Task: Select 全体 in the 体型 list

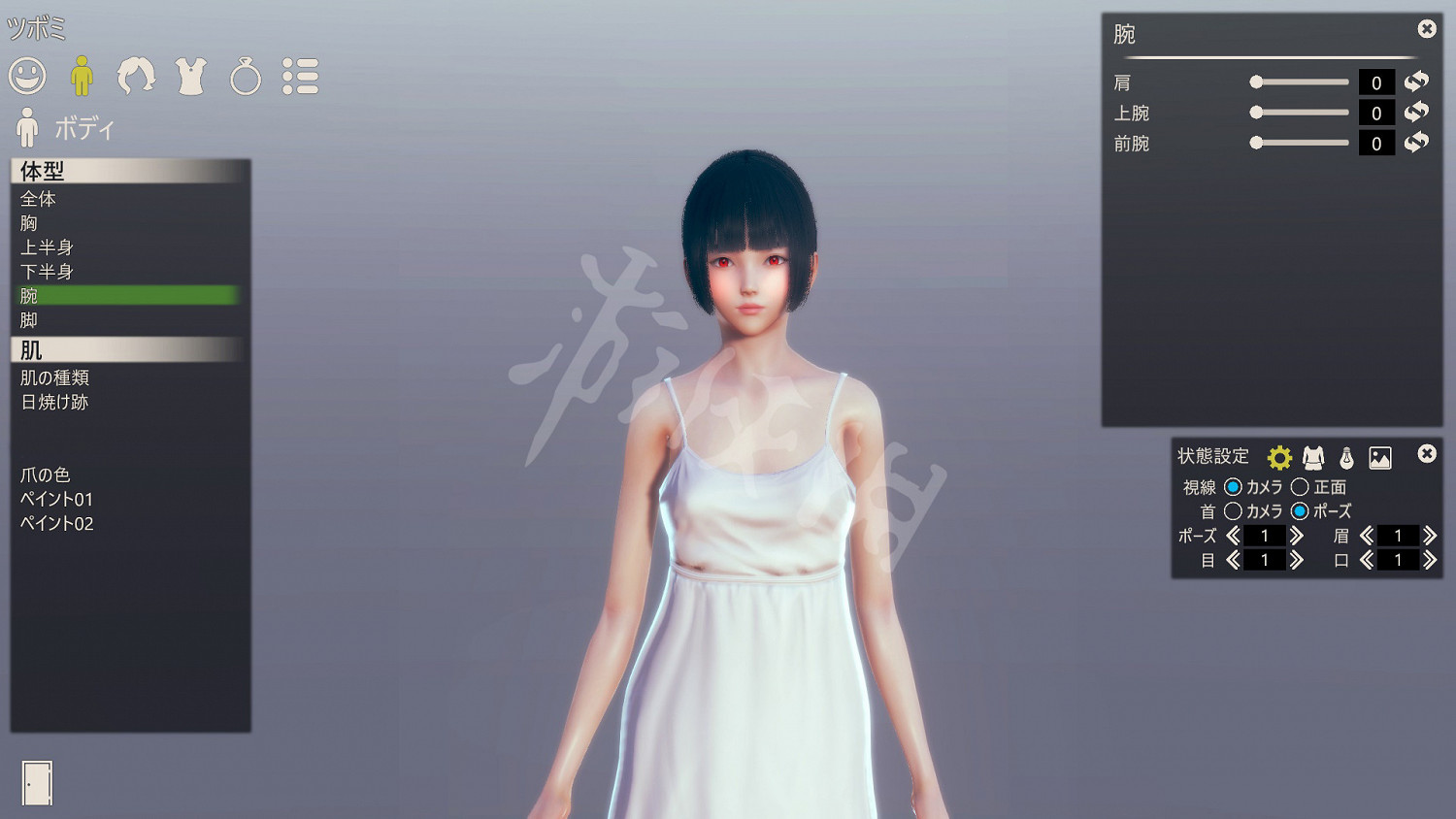Action: pos(37,199)
